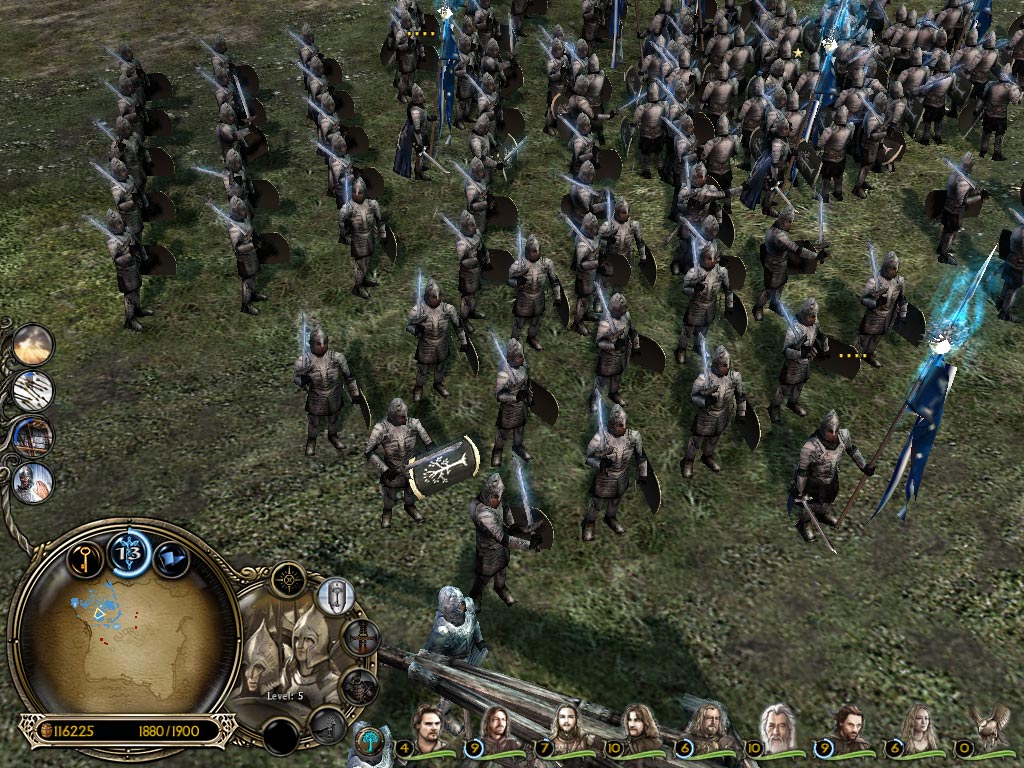Open the power points button showing 13
Image resolution: width=1024 pixels, height=768 pixels.
click(129, 553)
